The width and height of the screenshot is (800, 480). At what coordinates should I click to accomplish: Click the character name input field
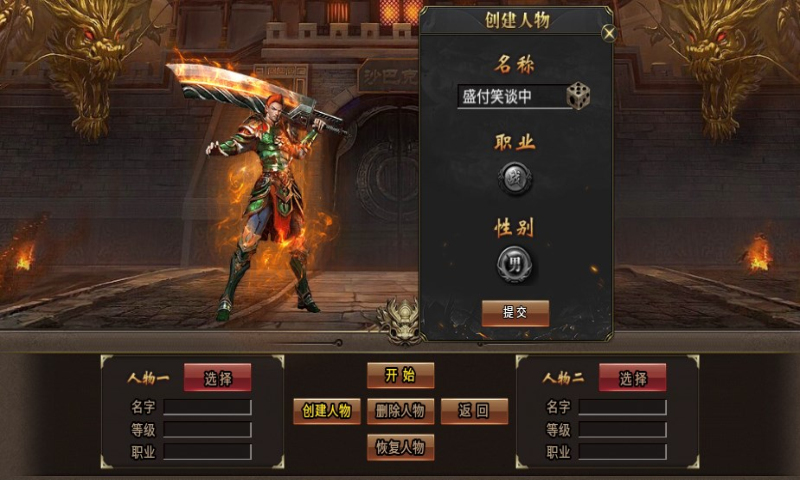click(x=510, y=97)
